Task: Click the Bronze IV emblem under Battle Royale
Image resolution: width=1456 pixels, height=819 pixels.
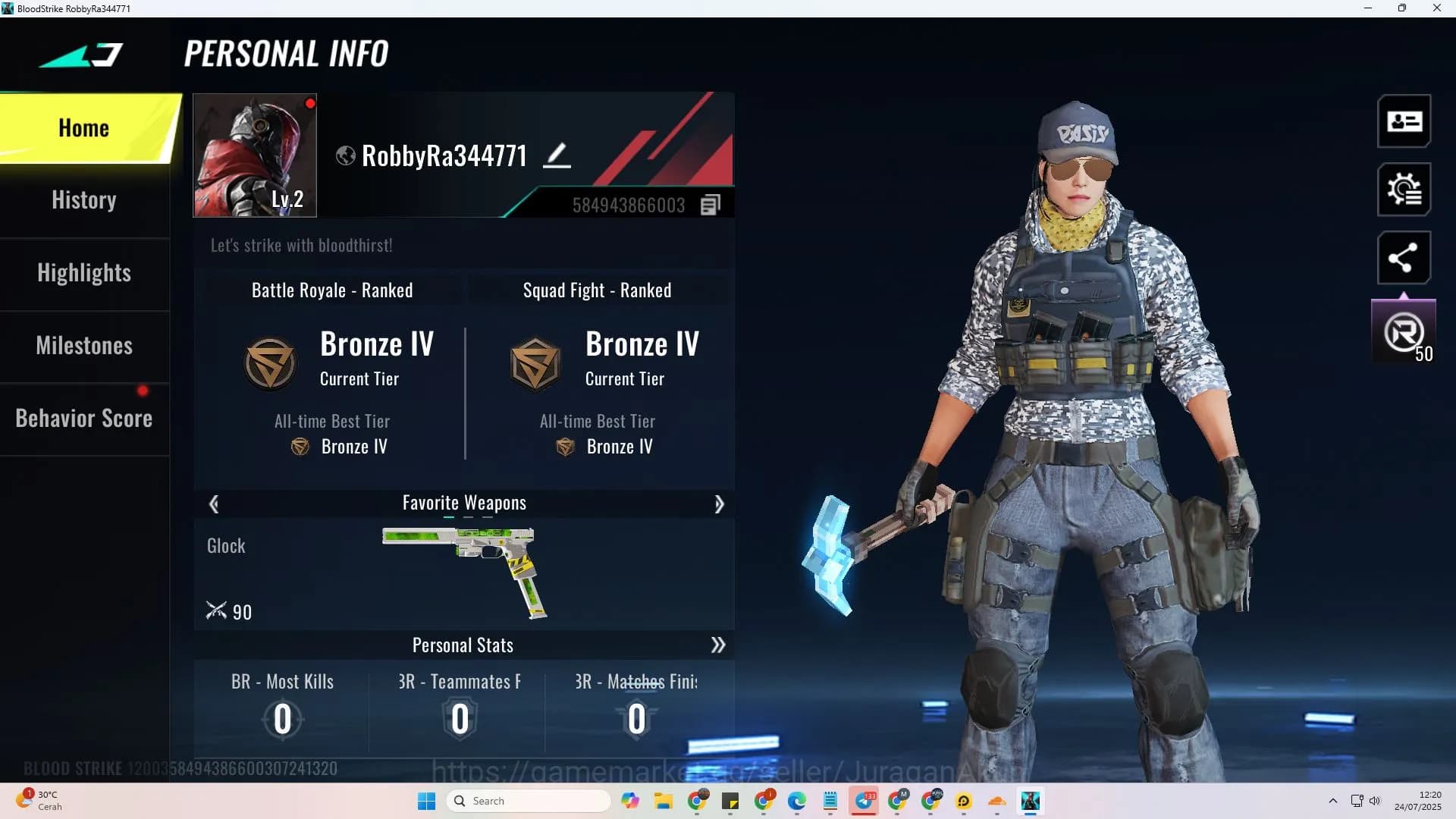Action: 271,362
